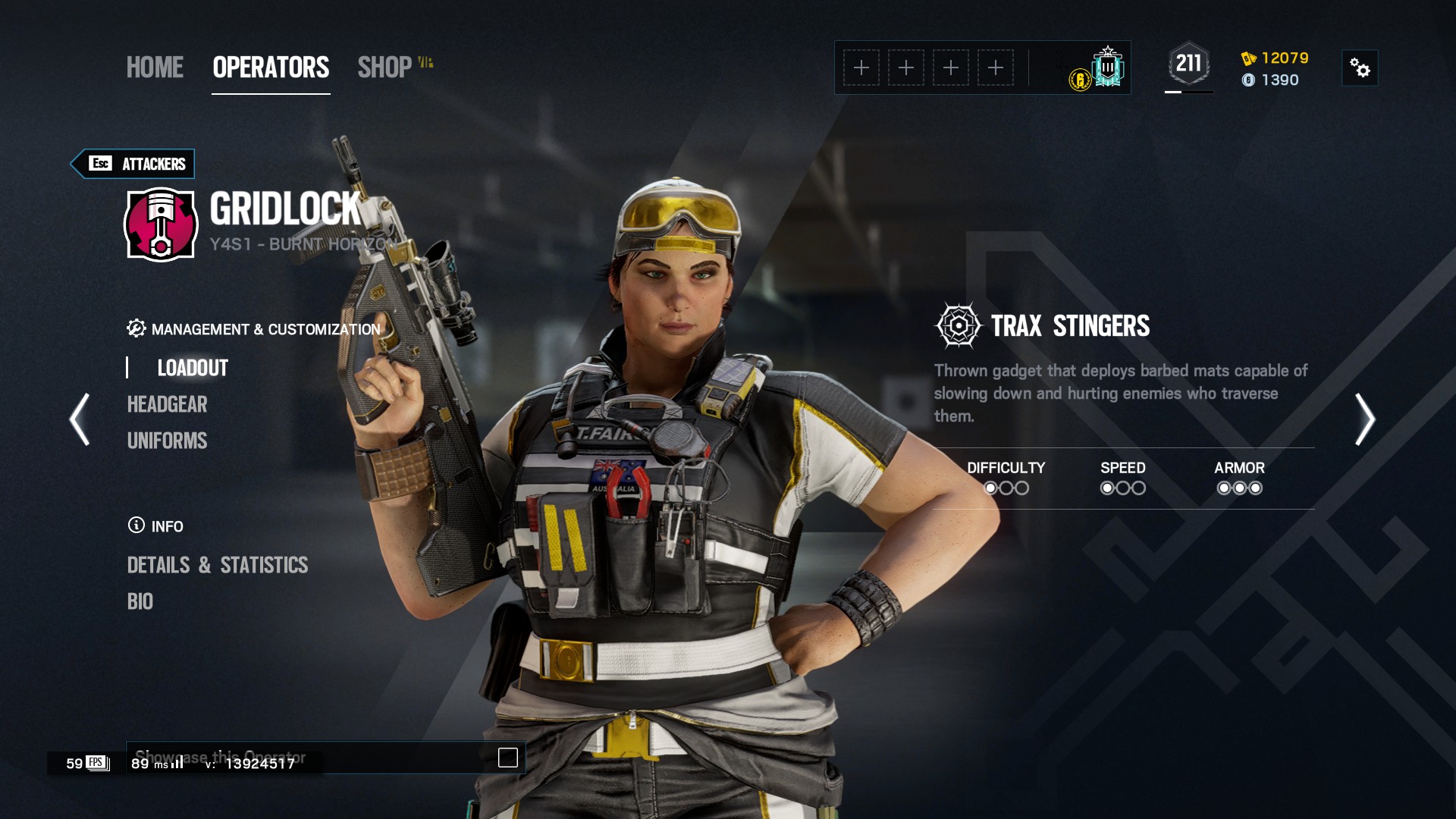
Task: Show the previous operator with left arrow
Action: tap(80, 419)
